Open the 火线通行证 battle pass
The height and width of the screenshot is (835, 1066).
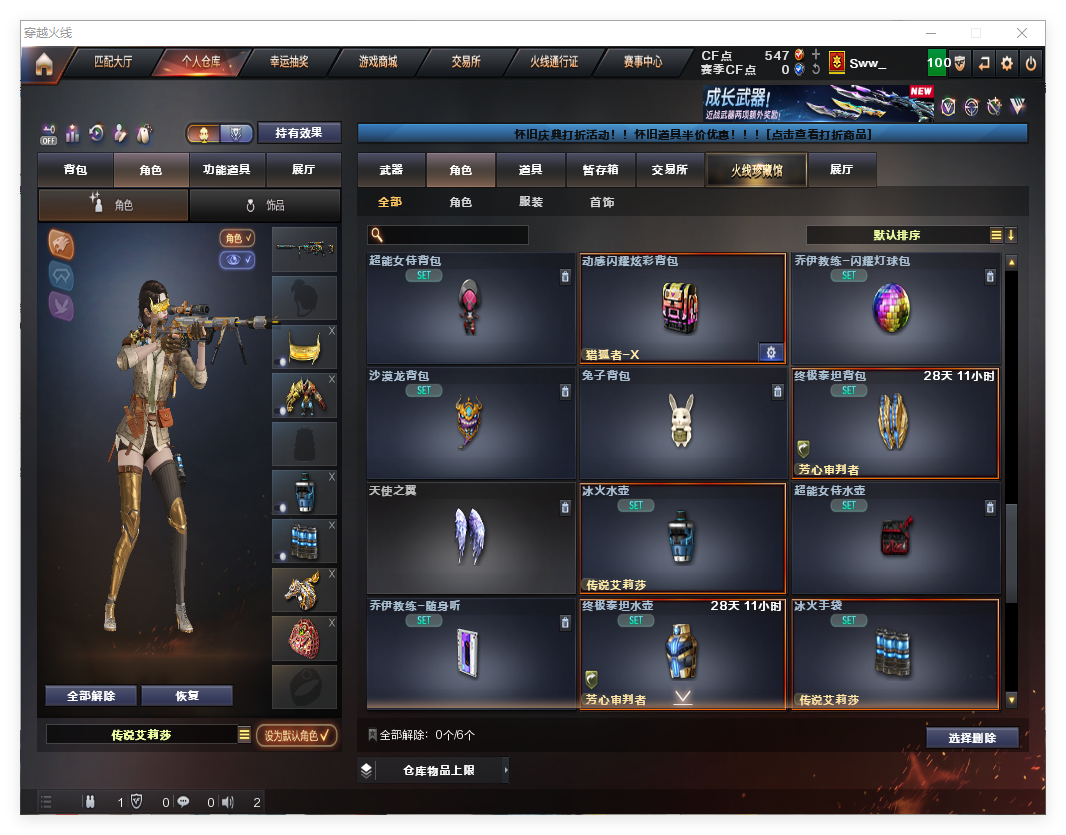[x=554, y=62]
